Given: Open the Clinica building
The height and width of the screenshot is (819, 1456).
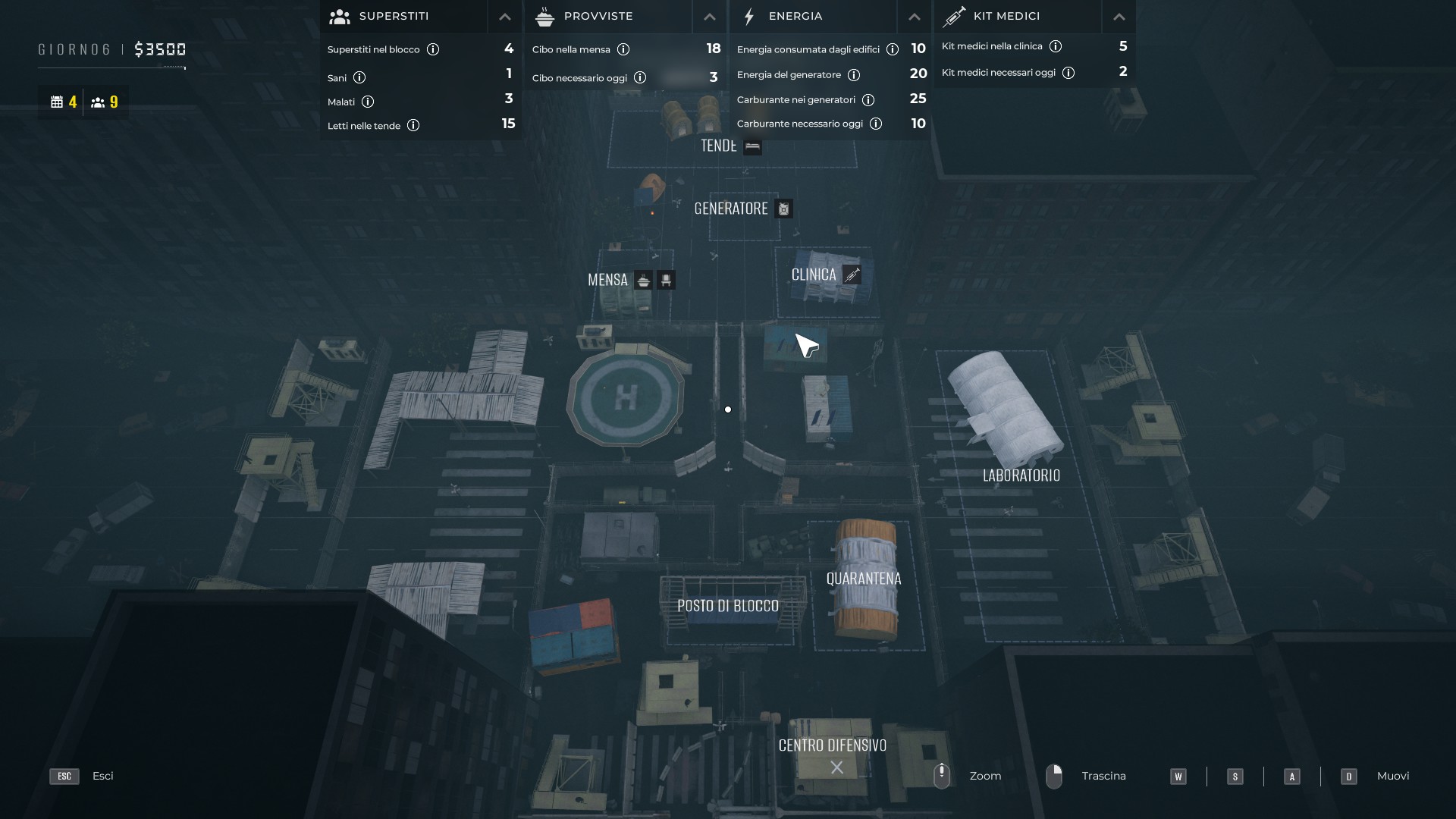Looking at the screenshot, I should pos(814,275).
